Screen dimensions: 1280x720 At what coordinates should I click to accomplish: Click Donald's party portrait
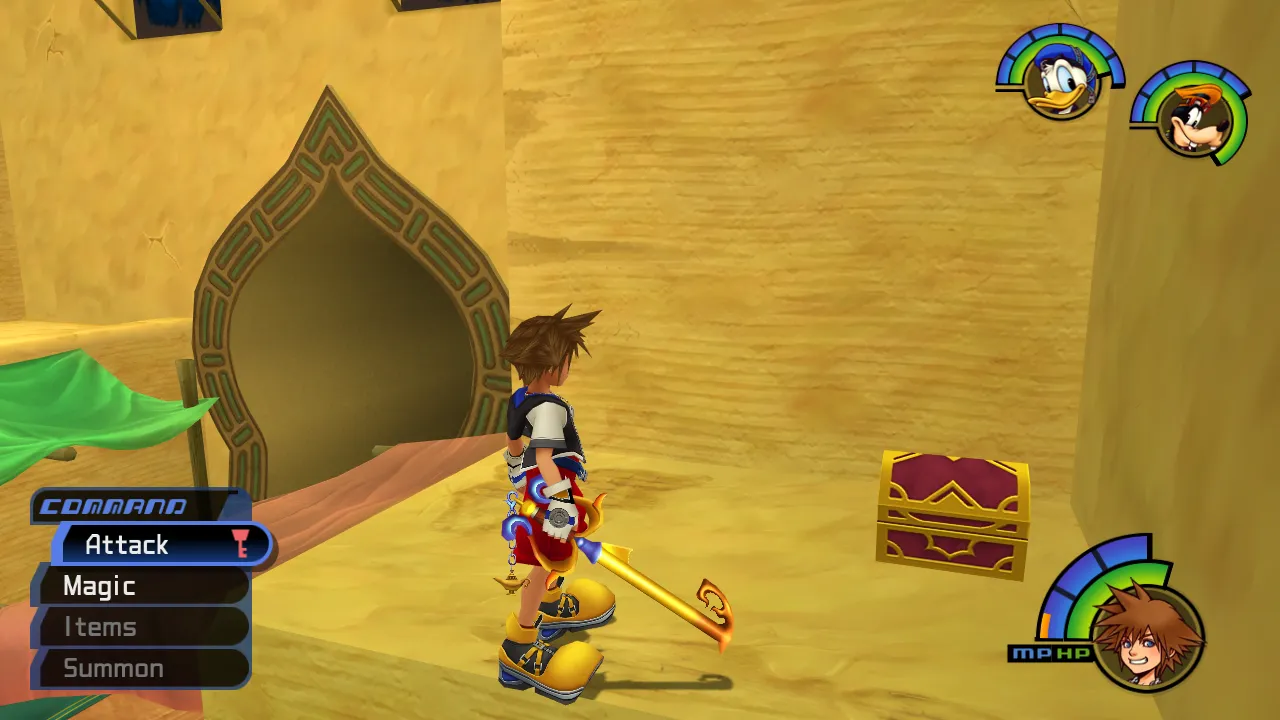[x=1061, y=83]
